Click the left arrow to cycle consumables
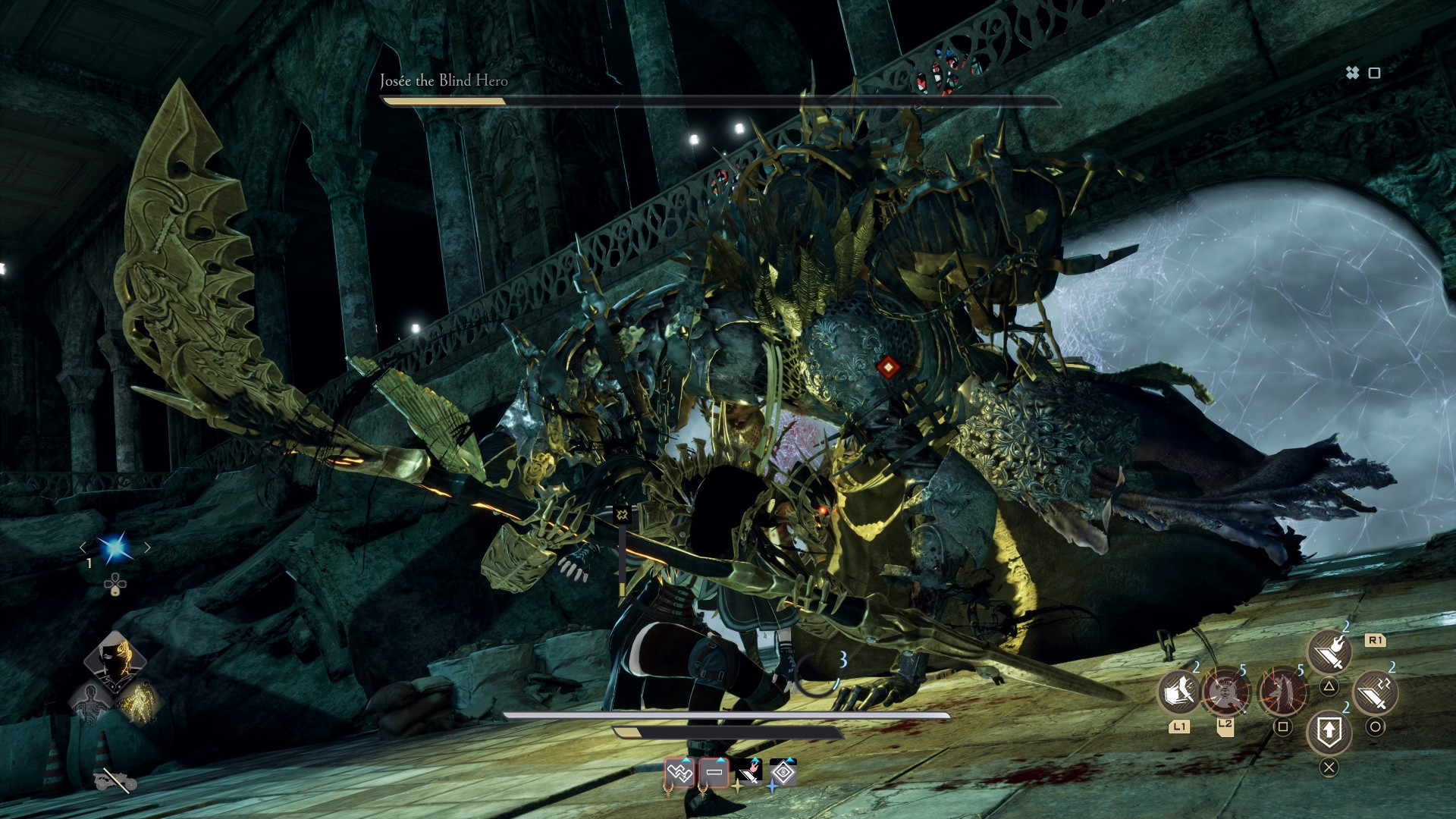The image size is (1456, 819). [83, 548]
